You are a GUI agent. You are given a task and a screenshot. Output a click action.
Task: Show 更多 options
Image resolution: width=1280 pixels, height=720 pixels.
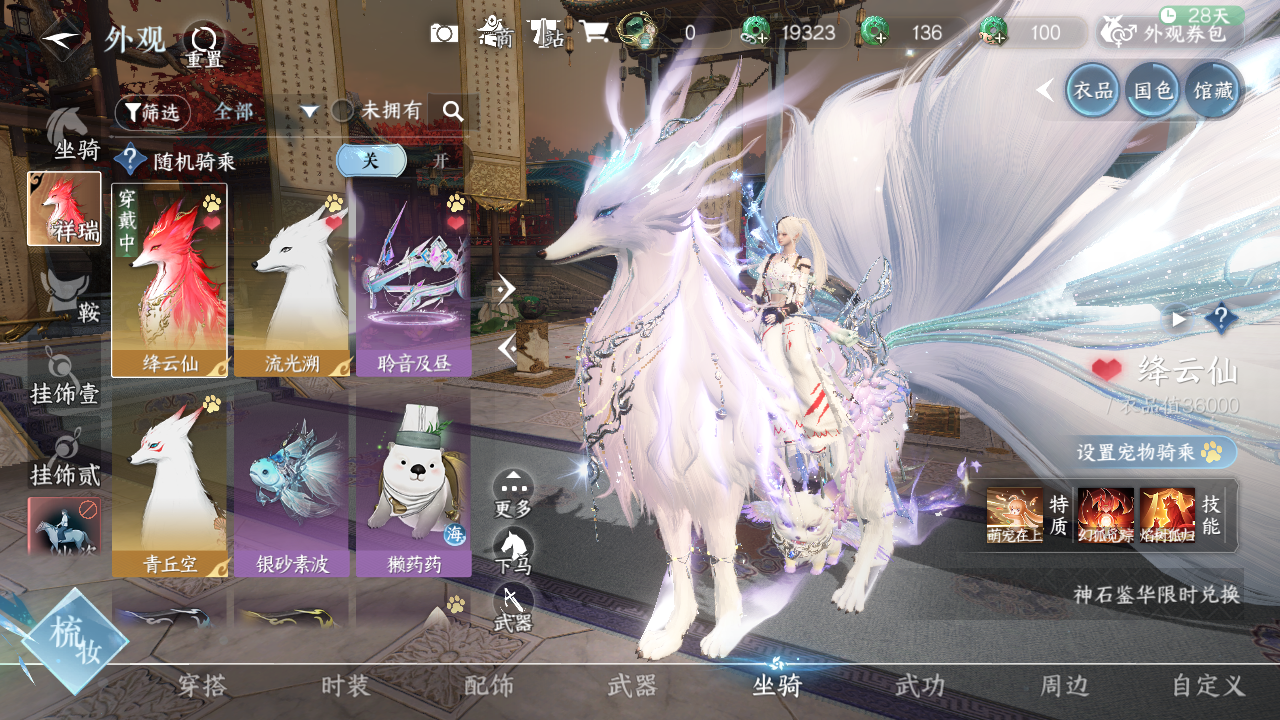(513, 494)
